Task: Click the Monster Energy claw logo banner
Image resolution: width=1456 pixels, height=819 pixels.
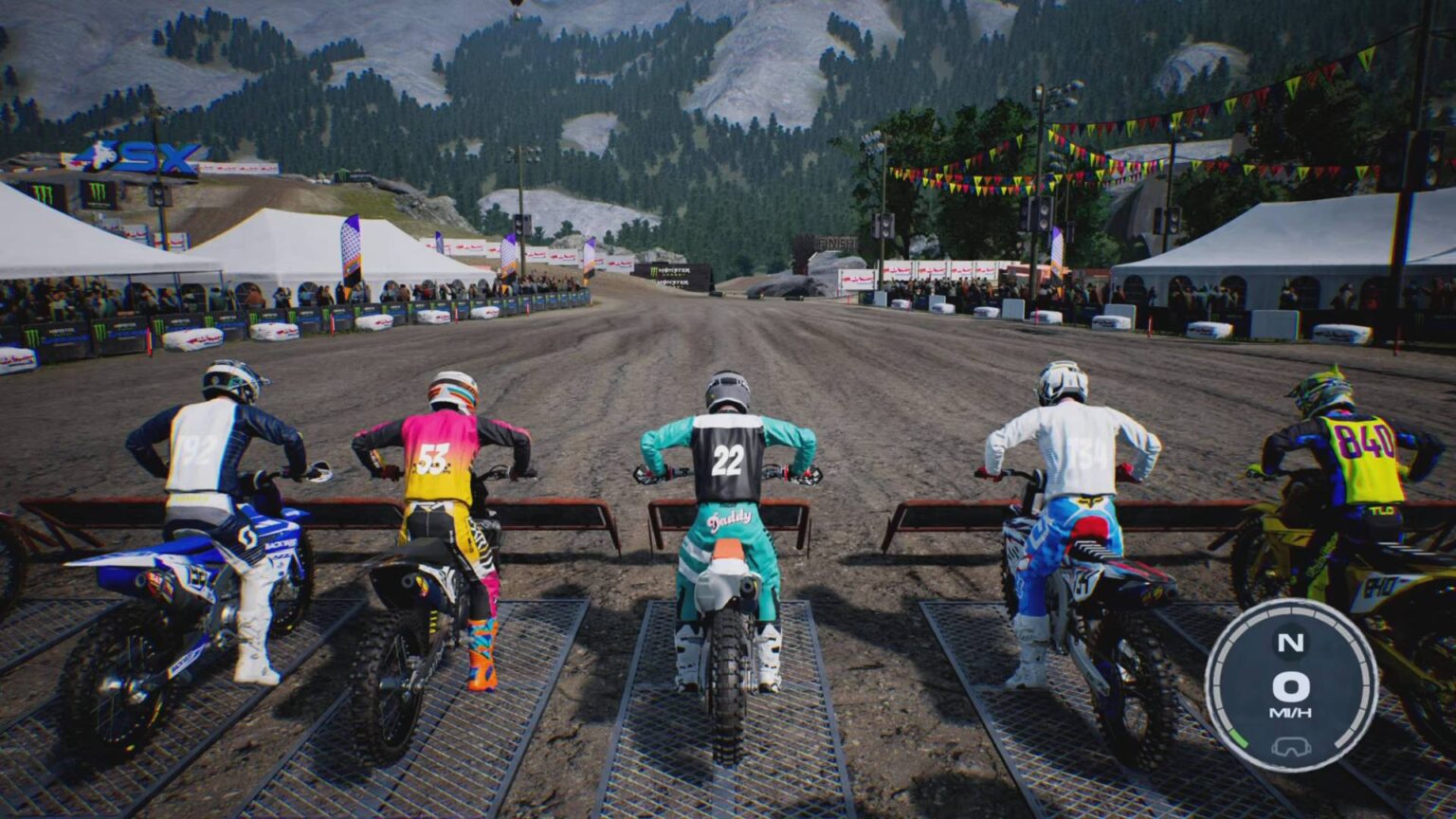Action: (97, 191)
